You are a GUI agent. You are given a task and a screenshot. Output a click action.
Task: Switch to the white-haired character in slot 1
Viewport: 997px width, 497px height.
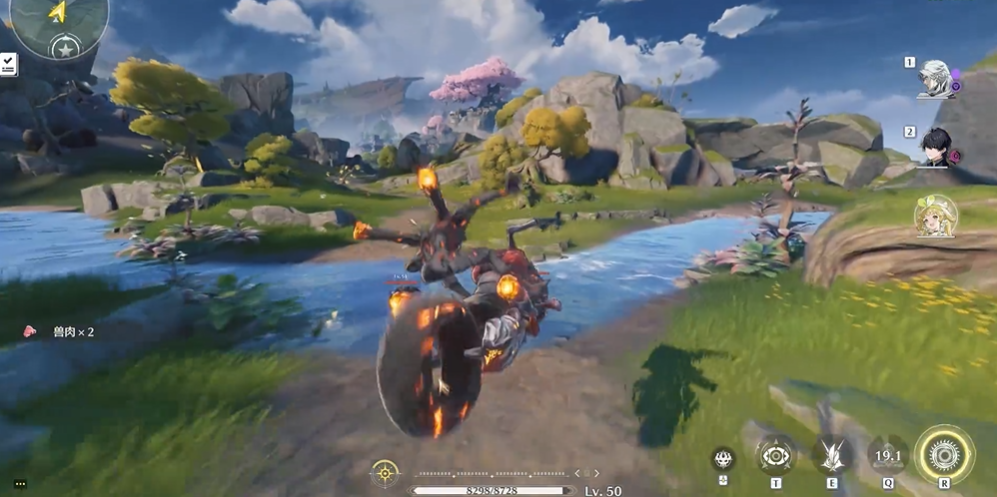937,79
